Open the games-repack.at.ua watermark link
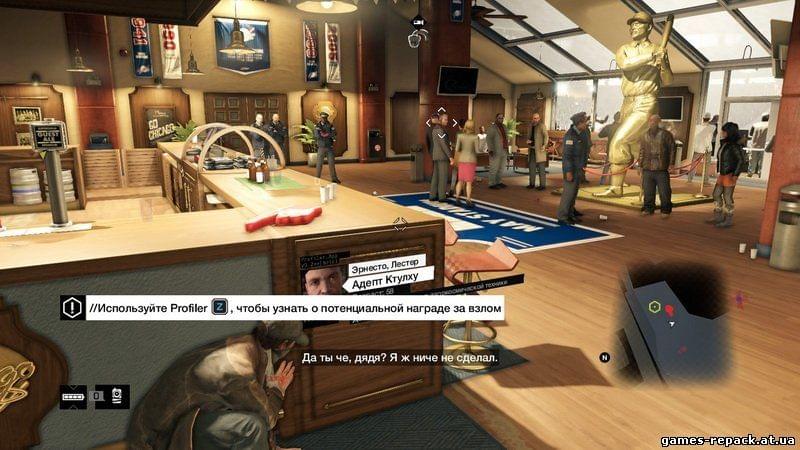Viewport: 800px width, 450px height. [x=727, y=439]
